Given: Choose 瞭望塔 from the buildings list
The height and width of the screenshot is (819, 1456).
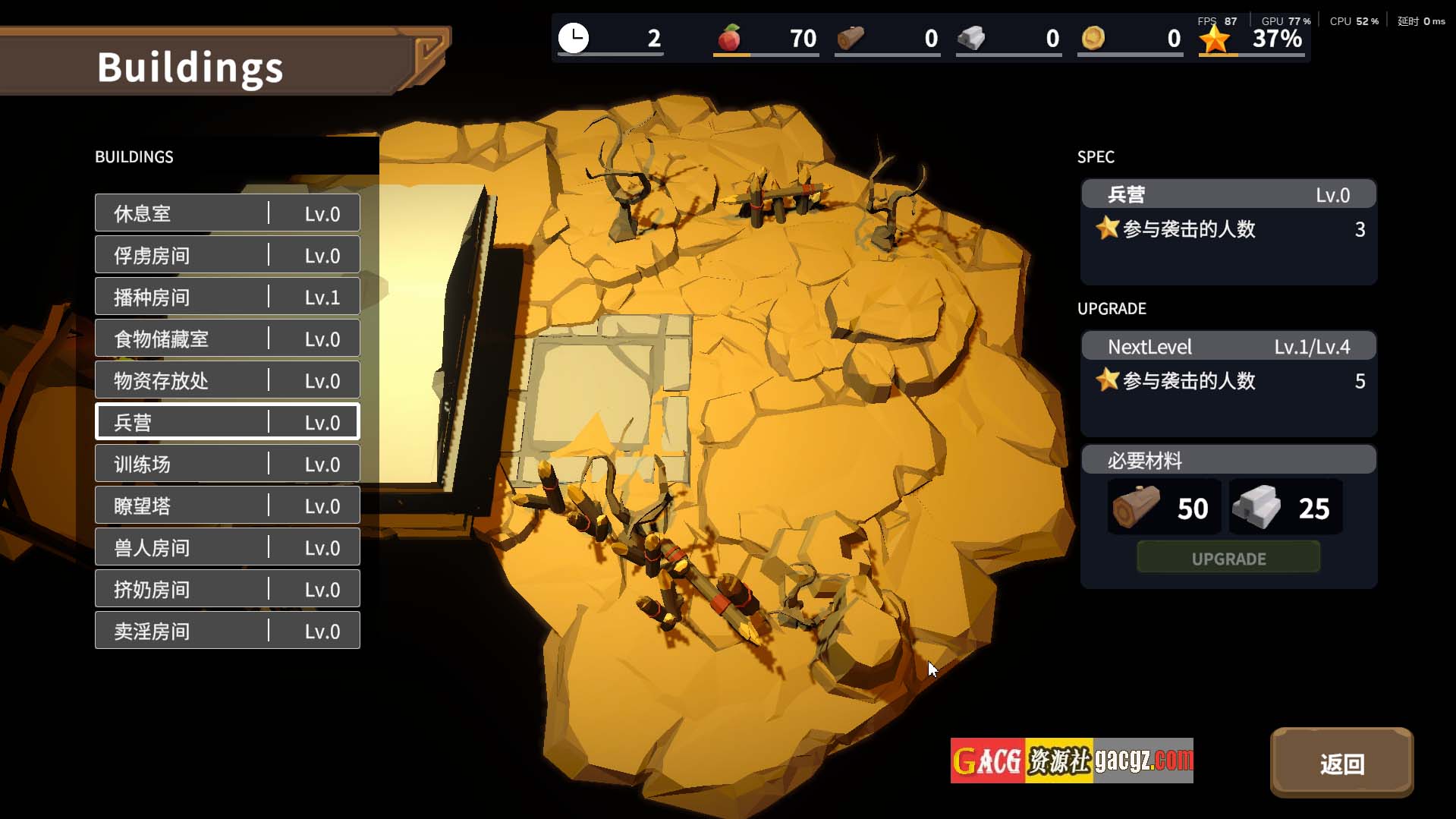Looking at the screenshot, I should [227, 506].
